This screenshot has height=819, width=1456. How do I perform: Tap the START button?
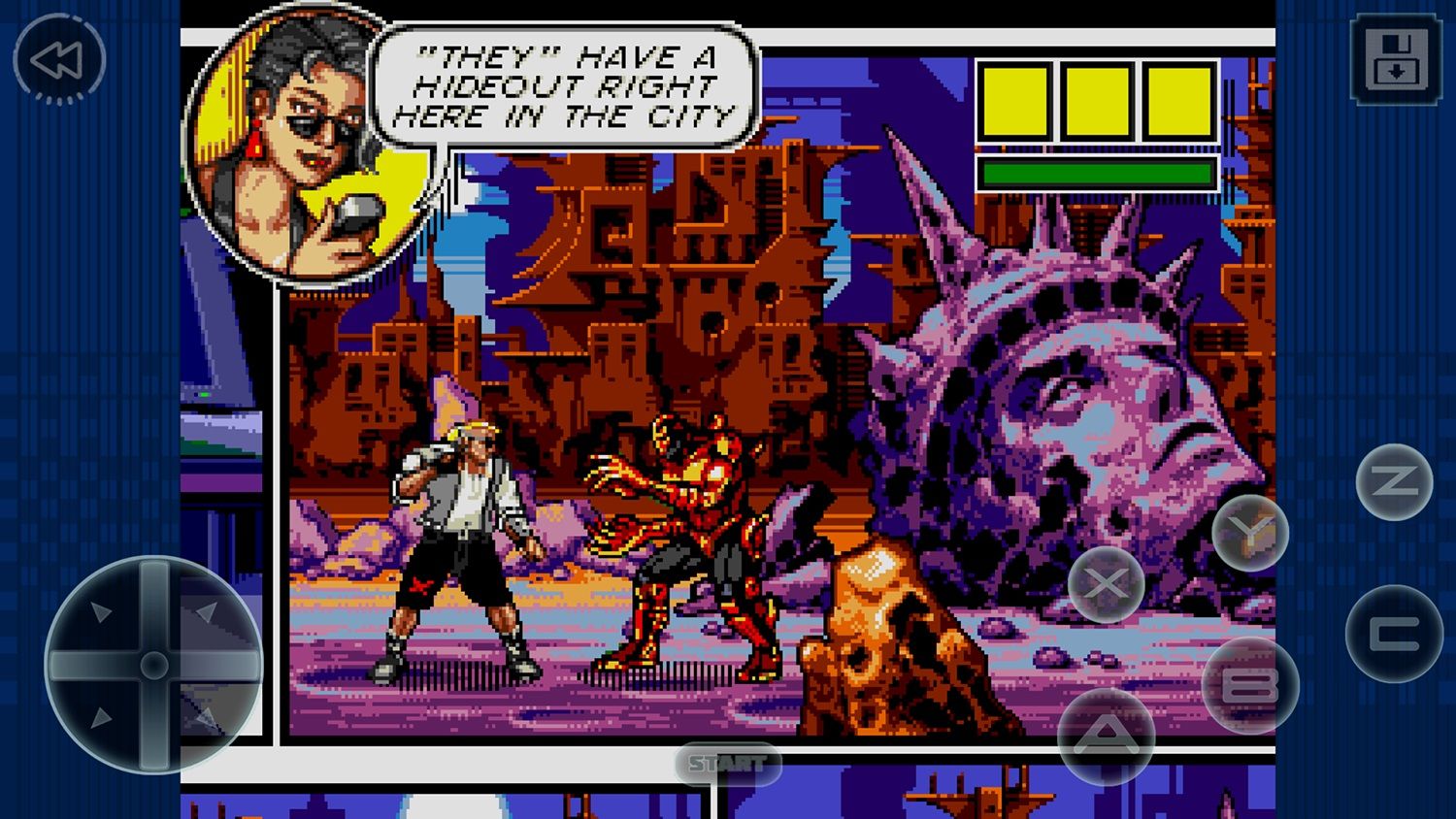tap(727, 764)
